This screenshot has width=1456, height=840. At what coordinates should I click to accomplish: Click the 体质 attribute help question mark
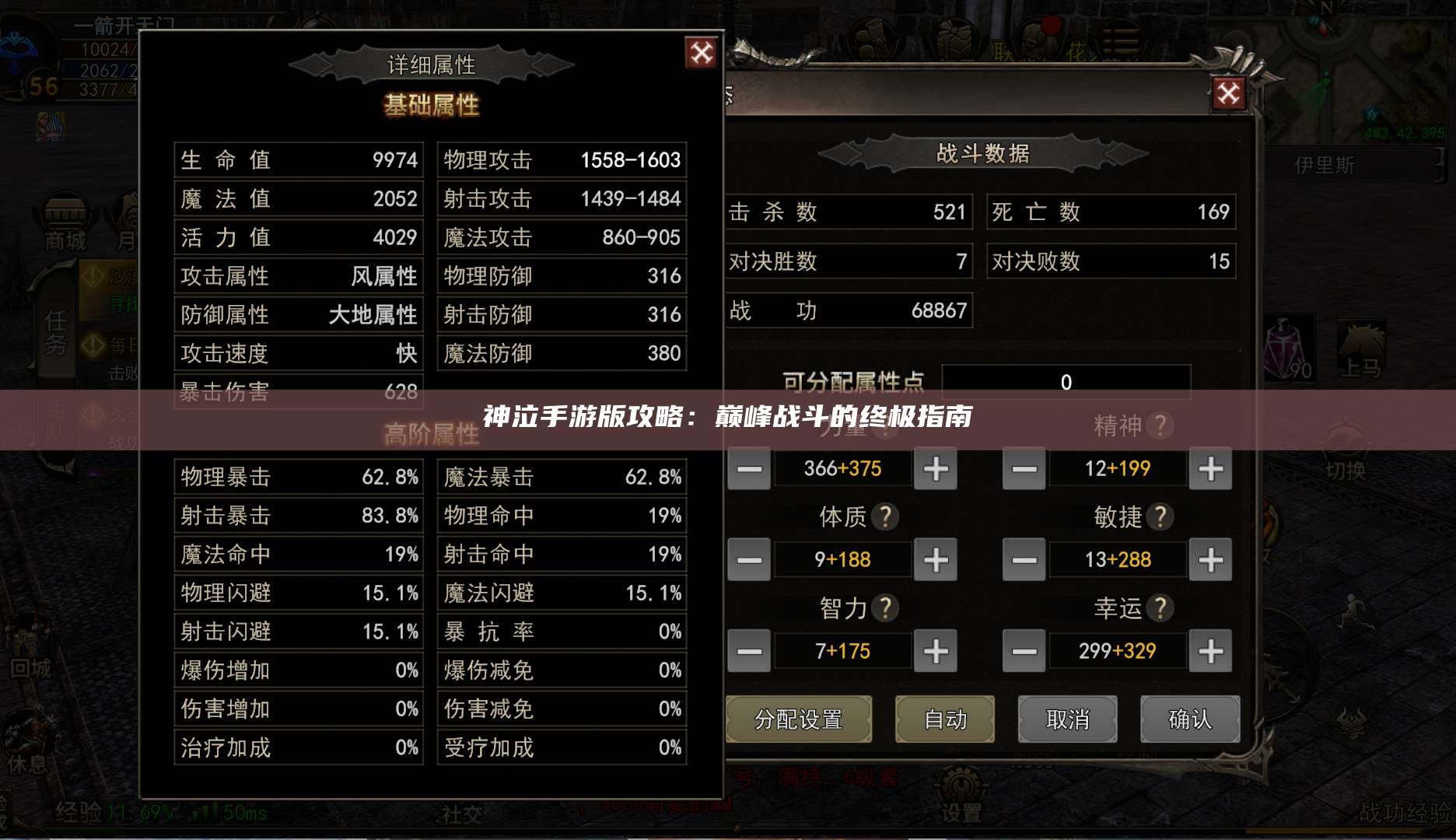(887, 516)
